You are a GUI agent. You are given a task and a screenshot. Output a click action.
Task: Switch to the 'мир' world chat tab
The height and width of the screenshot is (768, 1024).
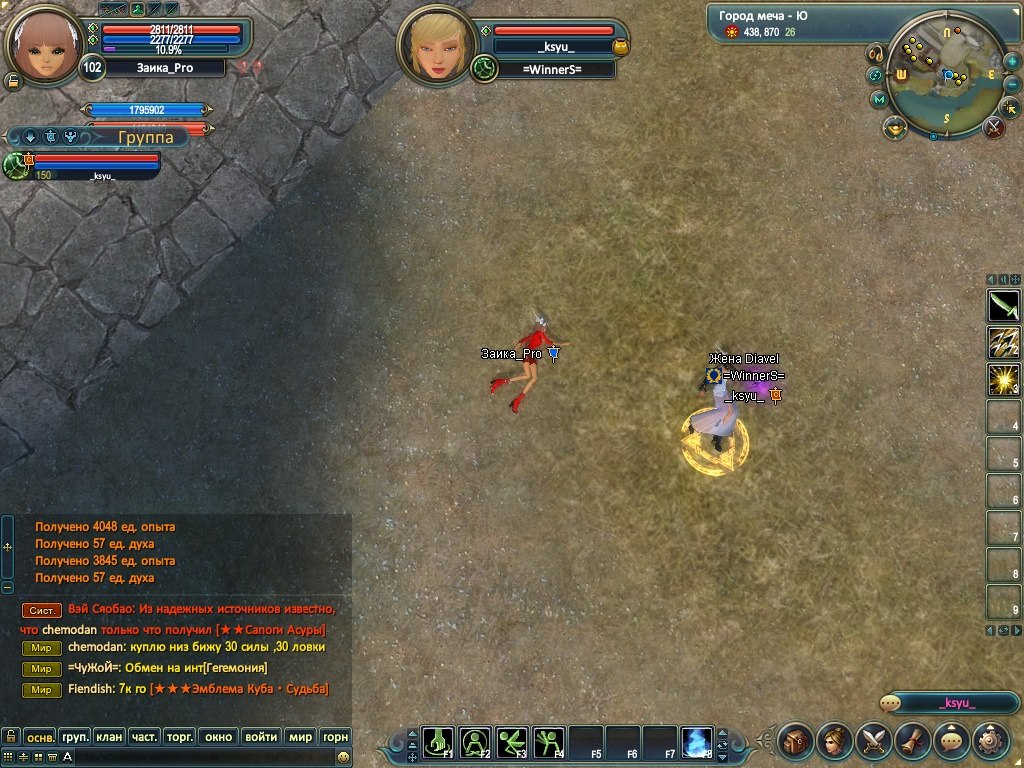(x=300, y=737)
